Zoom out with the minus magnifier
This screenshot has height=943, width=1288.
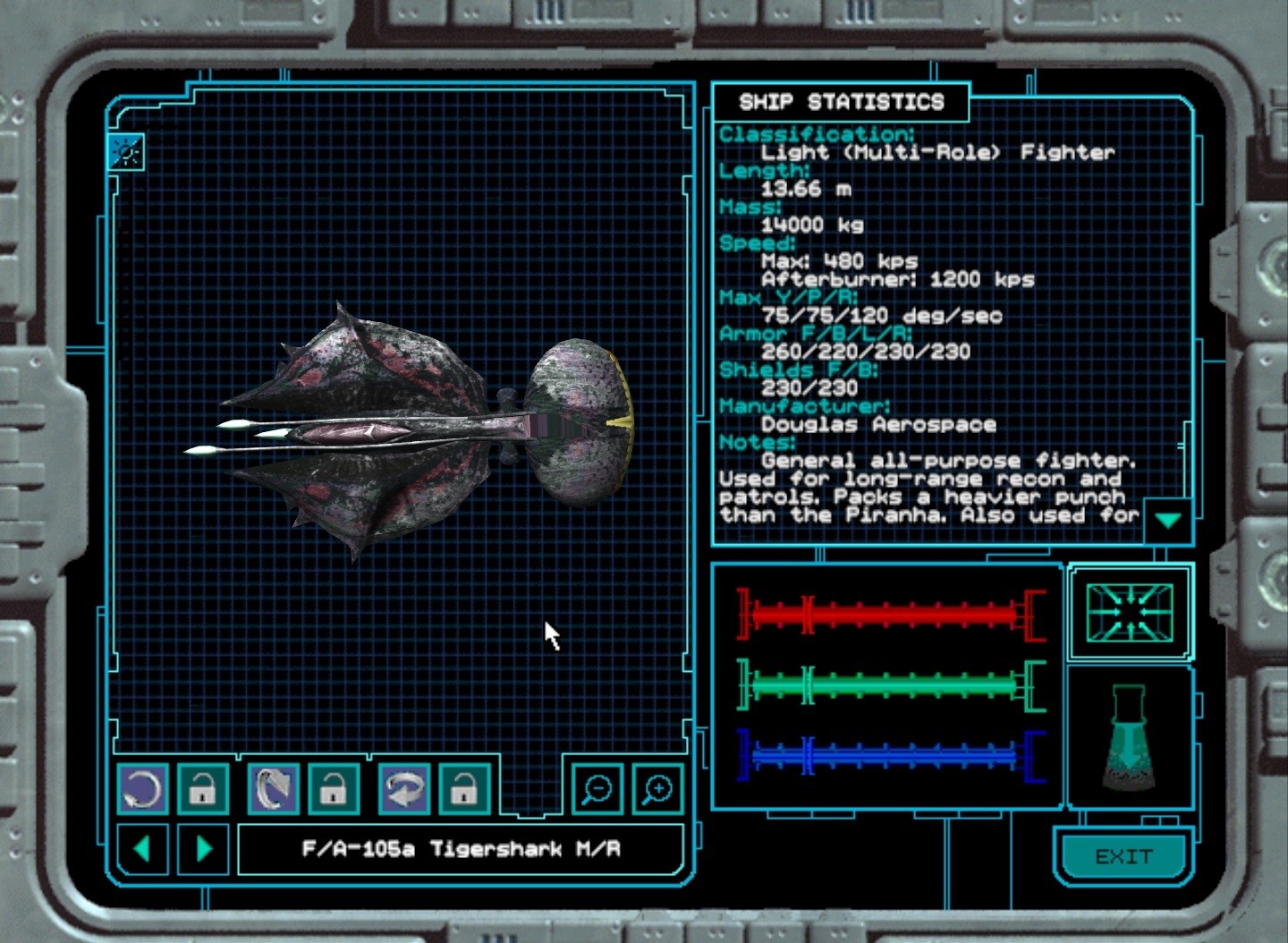[x=597, y=789]
